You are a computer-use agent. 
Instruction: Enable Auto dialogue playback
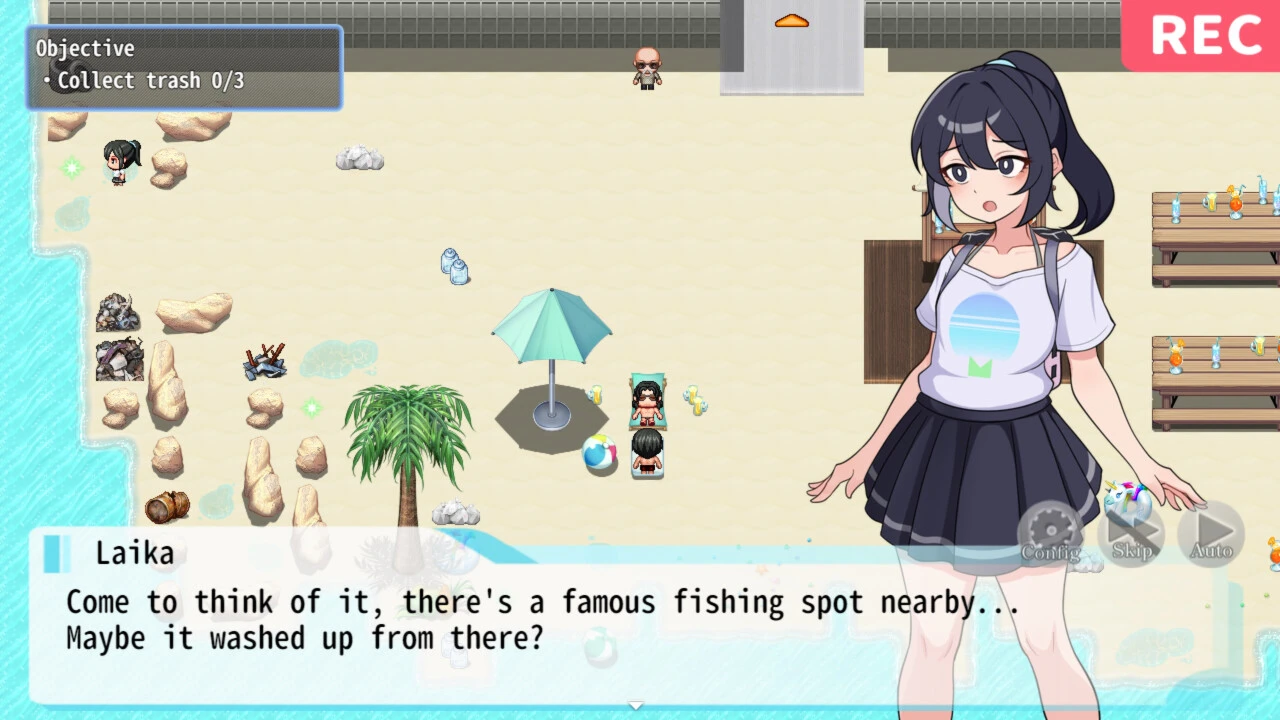1211,532
